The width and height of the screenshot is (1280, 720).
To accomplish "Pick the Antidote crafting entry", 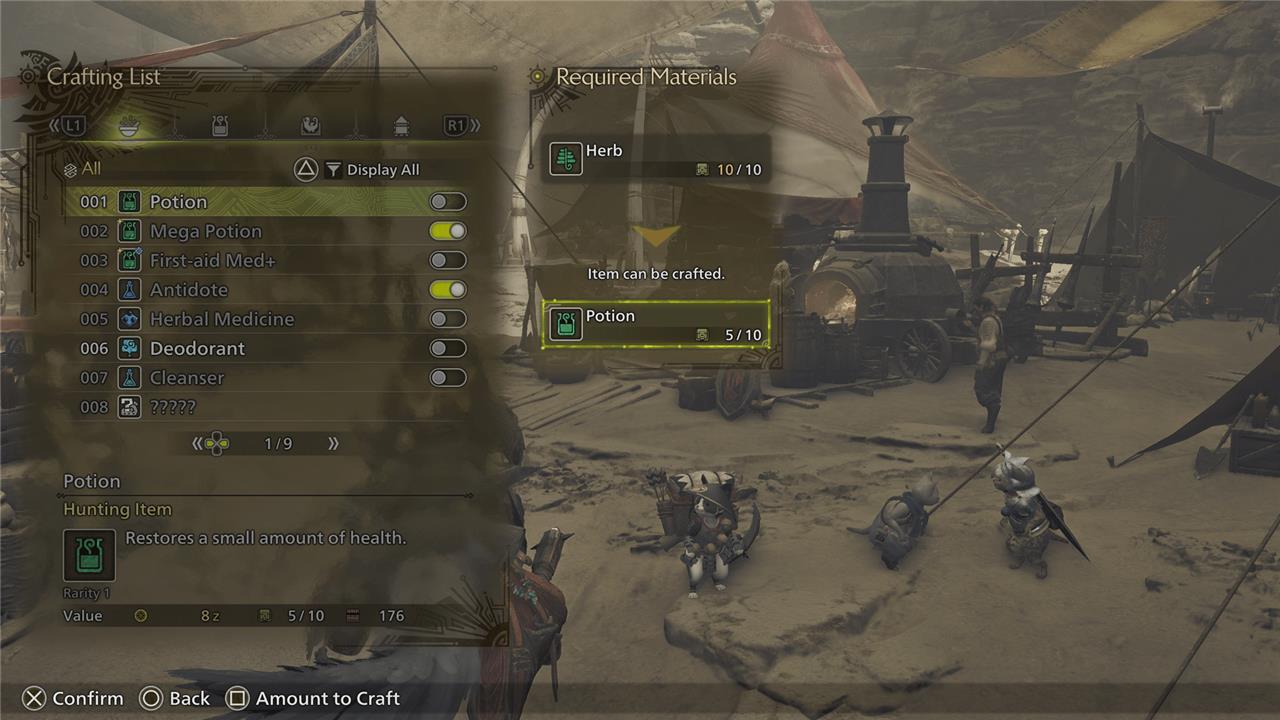I will [x=188, y=290].
